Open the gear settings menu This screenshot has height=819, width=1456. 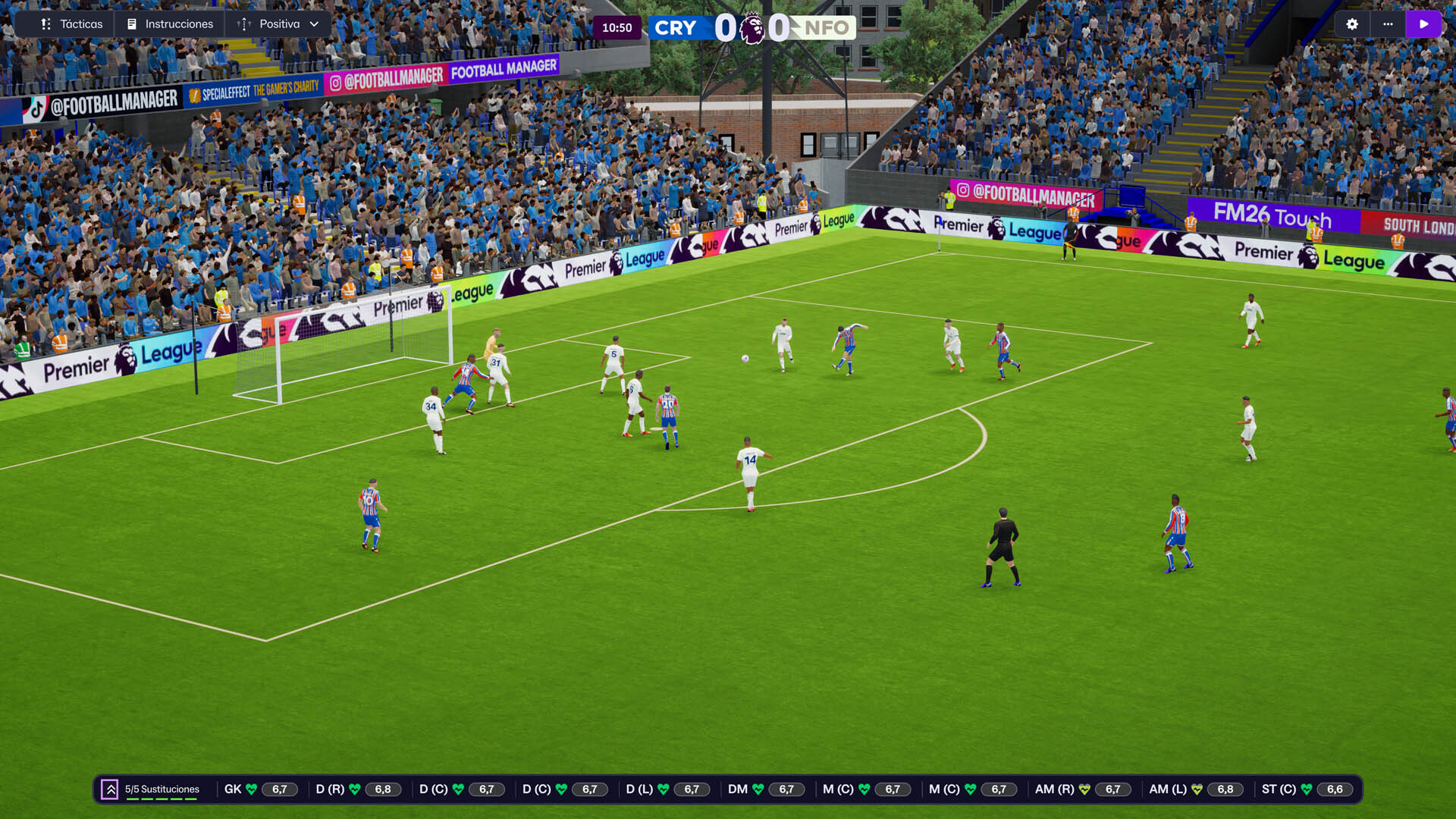tap(1352, 24)
